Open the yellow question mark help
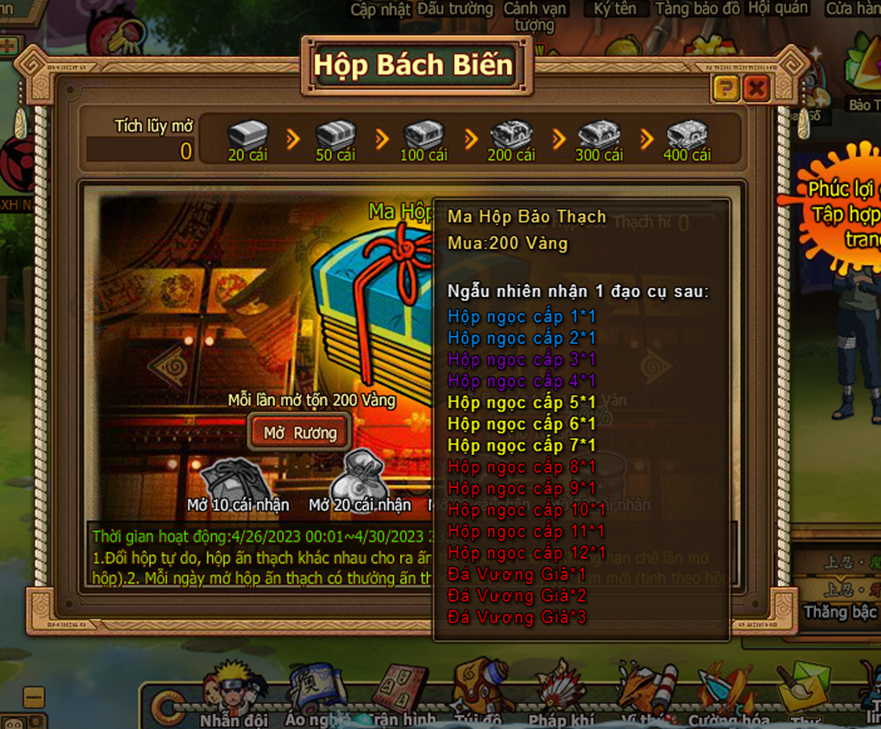881x729 pixels. [x=726, y=89]
